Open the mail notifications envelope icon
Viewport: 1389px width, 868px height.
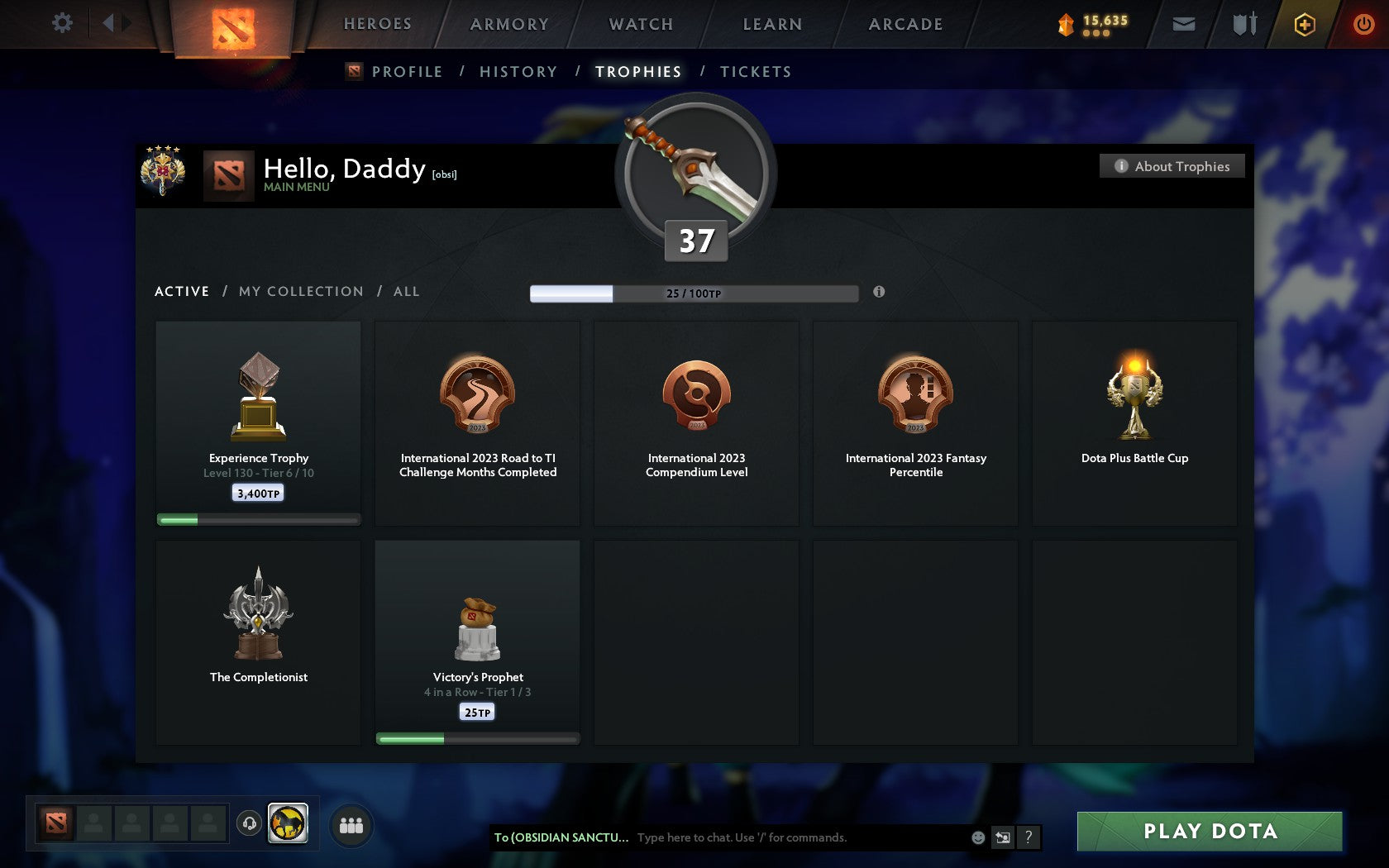(x=1184, y=24)
